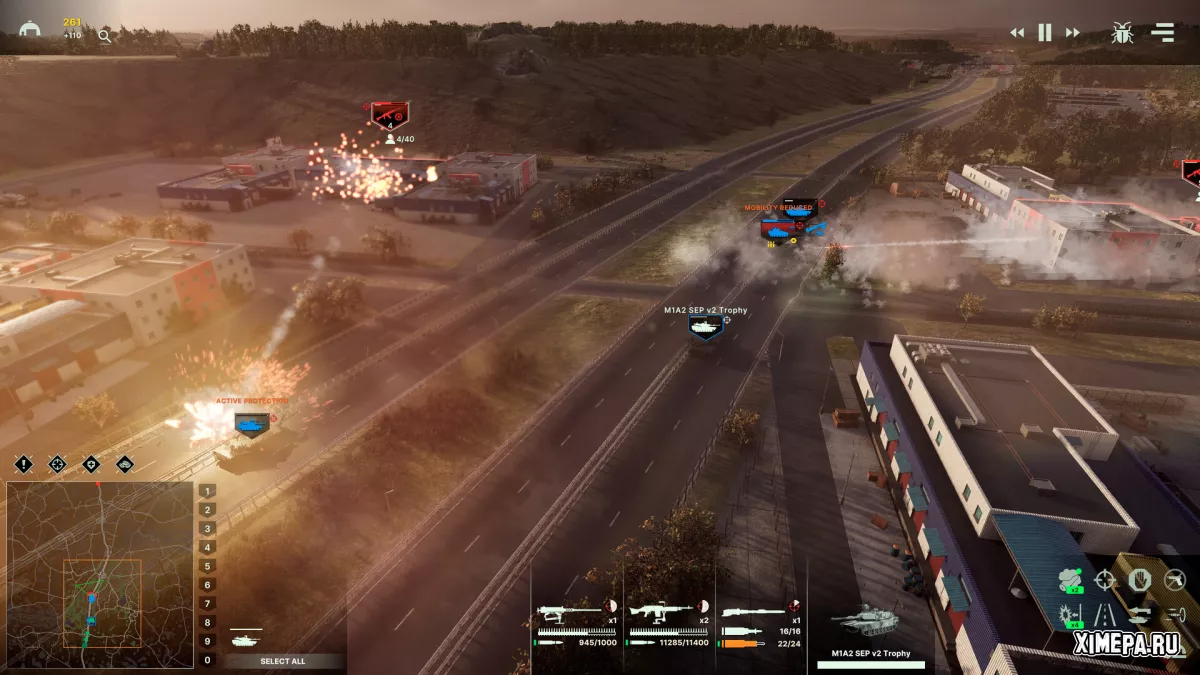Toggle the exclamation mark alert filter
Screen dimensions: 1200x675
click(24, 464)
